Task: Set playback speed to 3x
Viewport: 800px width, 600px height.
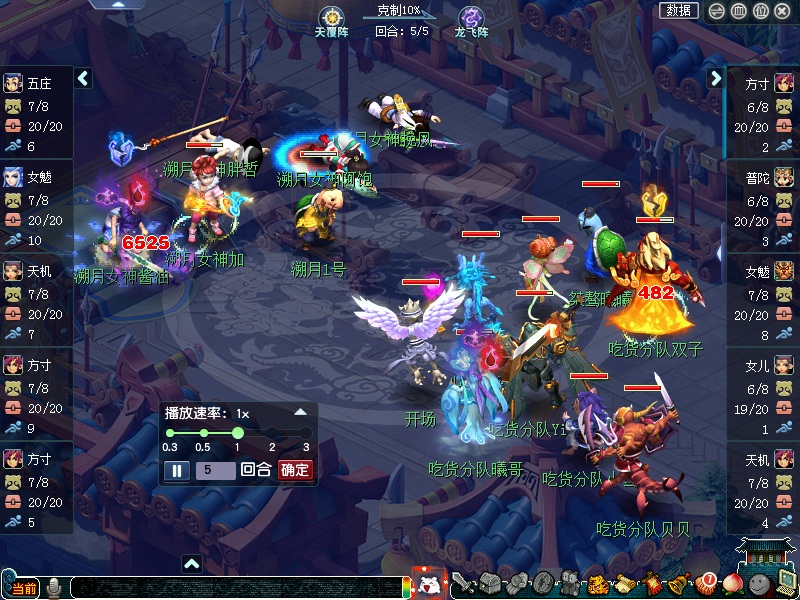Action: click(306, 433)
